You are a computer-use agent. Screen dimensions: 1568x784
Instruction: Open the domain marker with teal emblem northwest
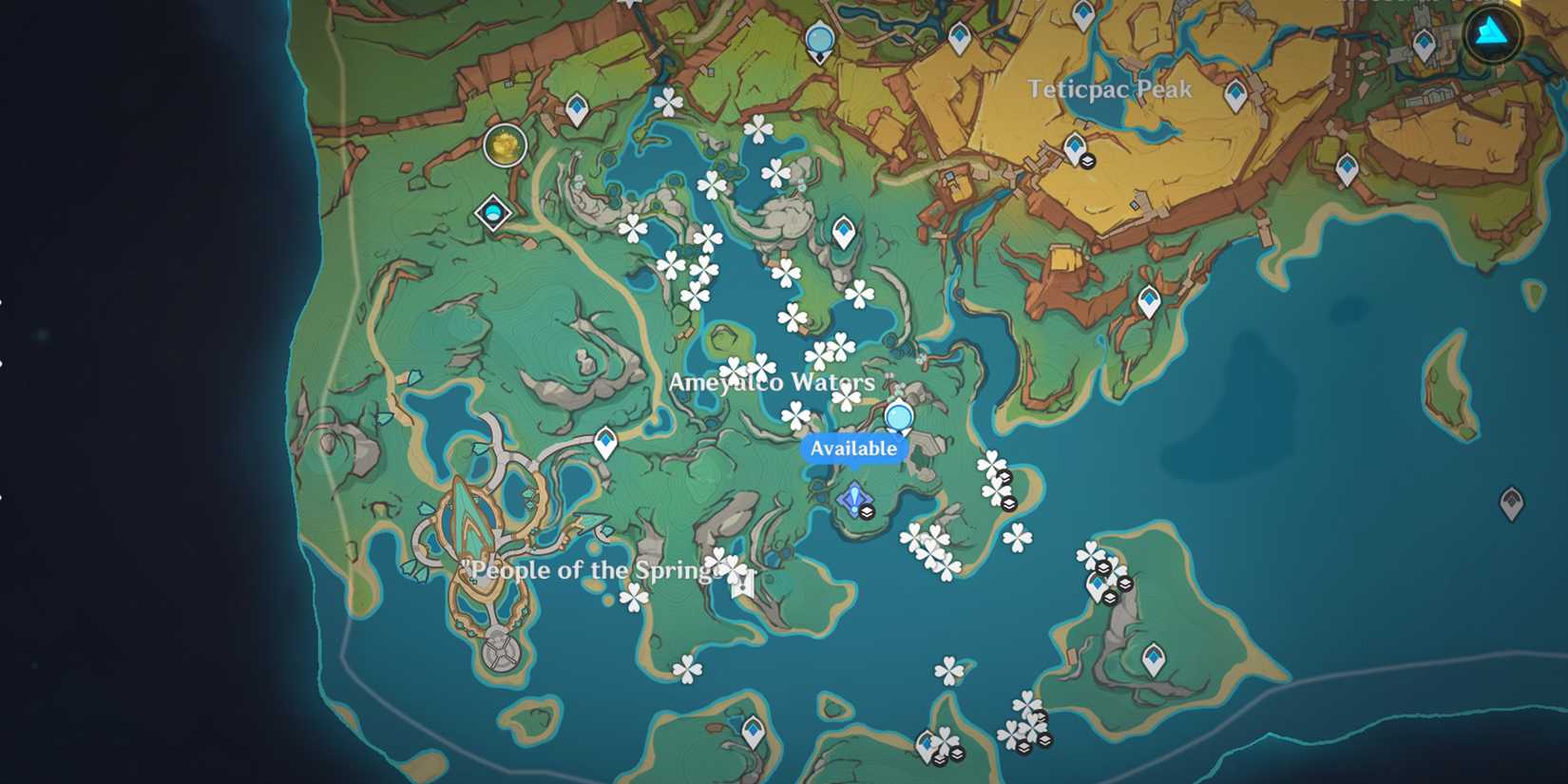tap(493, 213)
